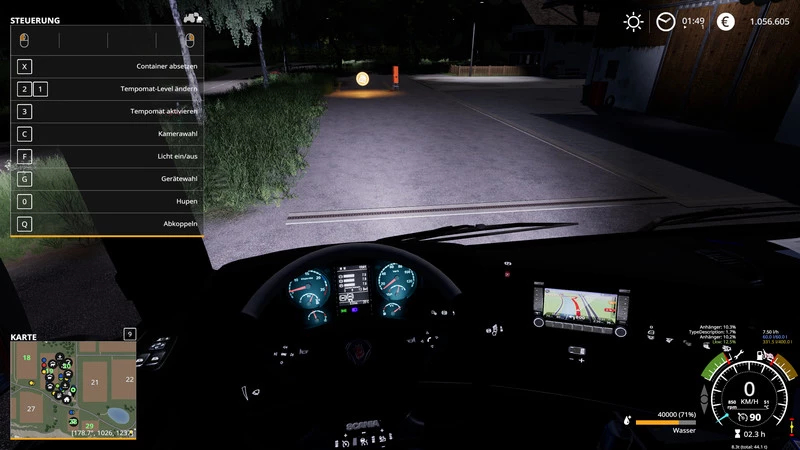The height and width of the screenshot is (450, 800).
Task: Click the sun weather icon
Action: tap(633, 21)
